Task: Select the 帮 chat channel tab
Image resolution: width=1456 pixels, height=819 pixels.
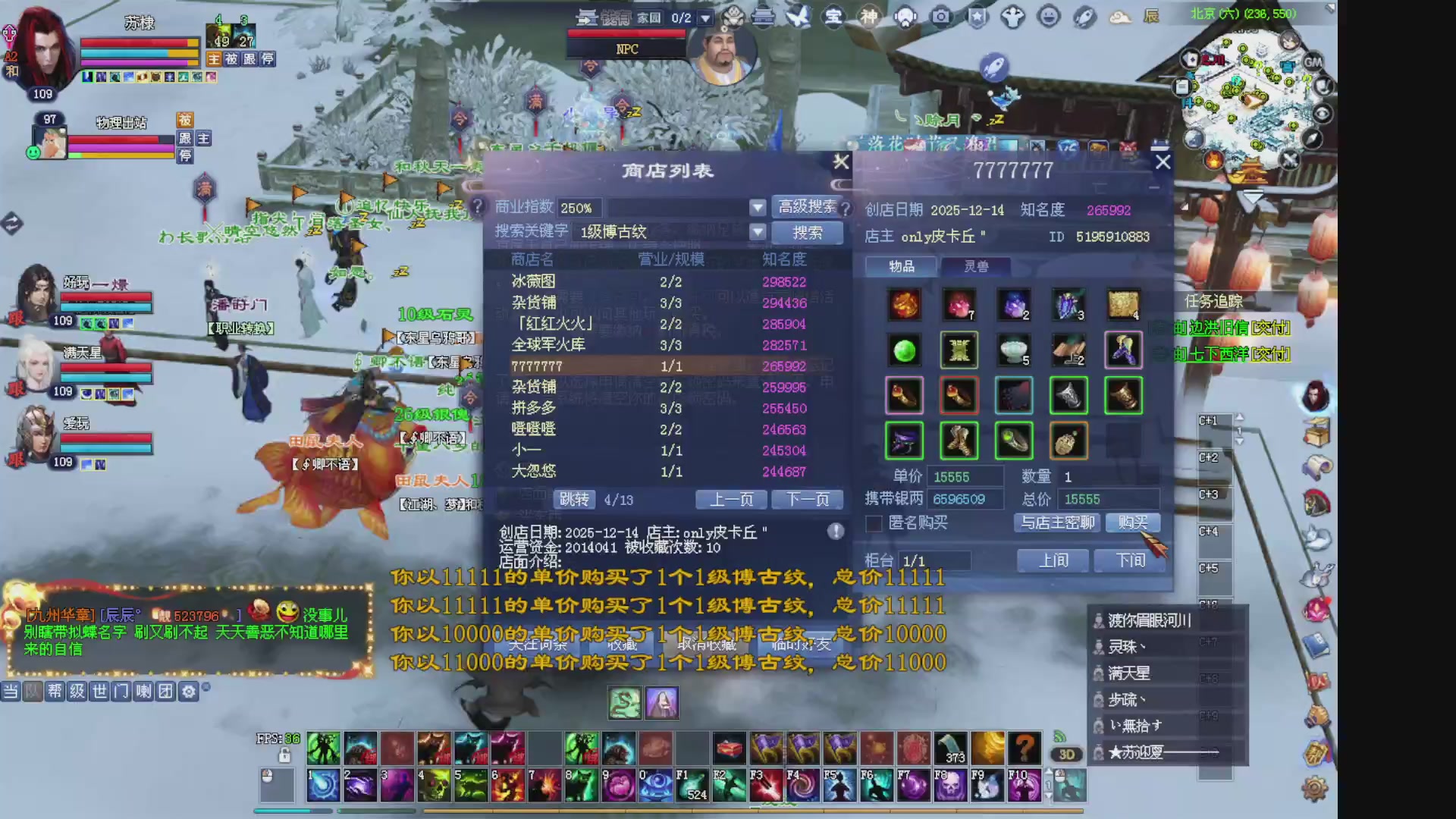Action: click(x=54, y=691)
